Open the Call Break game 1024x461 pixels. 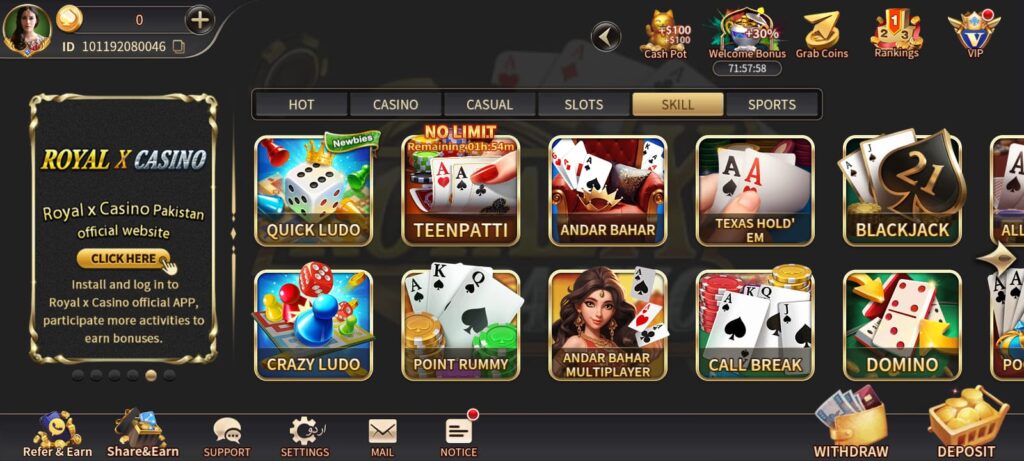(x=755, y=325)
